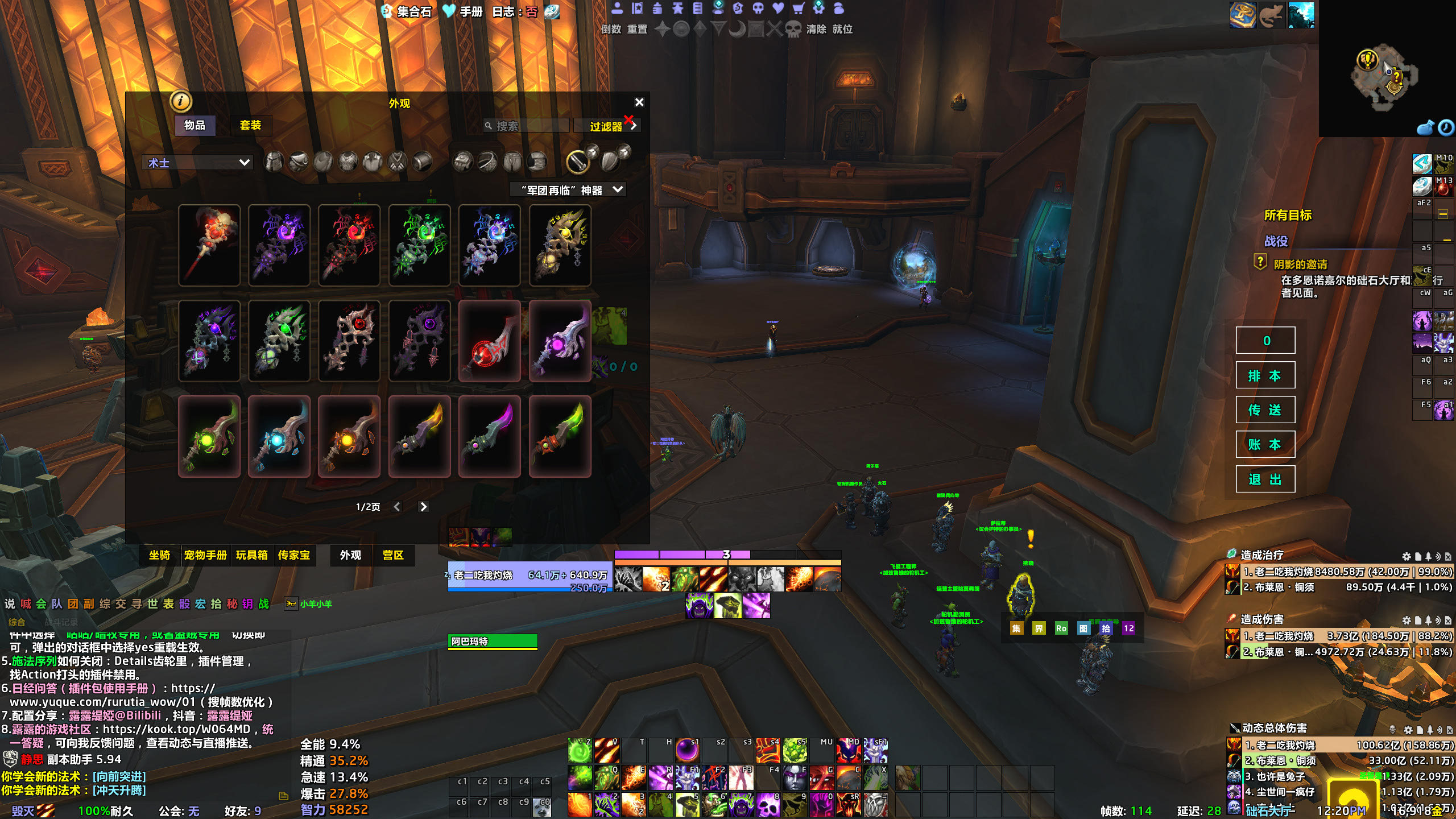The height and width of the screenshot is (819, 1456).
Task: Open the 过滤器 filter menu
Action: coord(607,126)
